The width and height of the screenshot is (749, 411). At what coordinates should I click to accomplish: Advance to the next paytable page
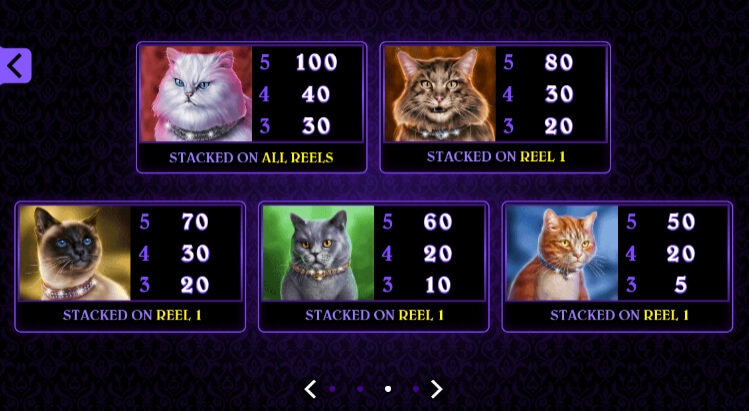pyautogui.click(x=436, y=389)
